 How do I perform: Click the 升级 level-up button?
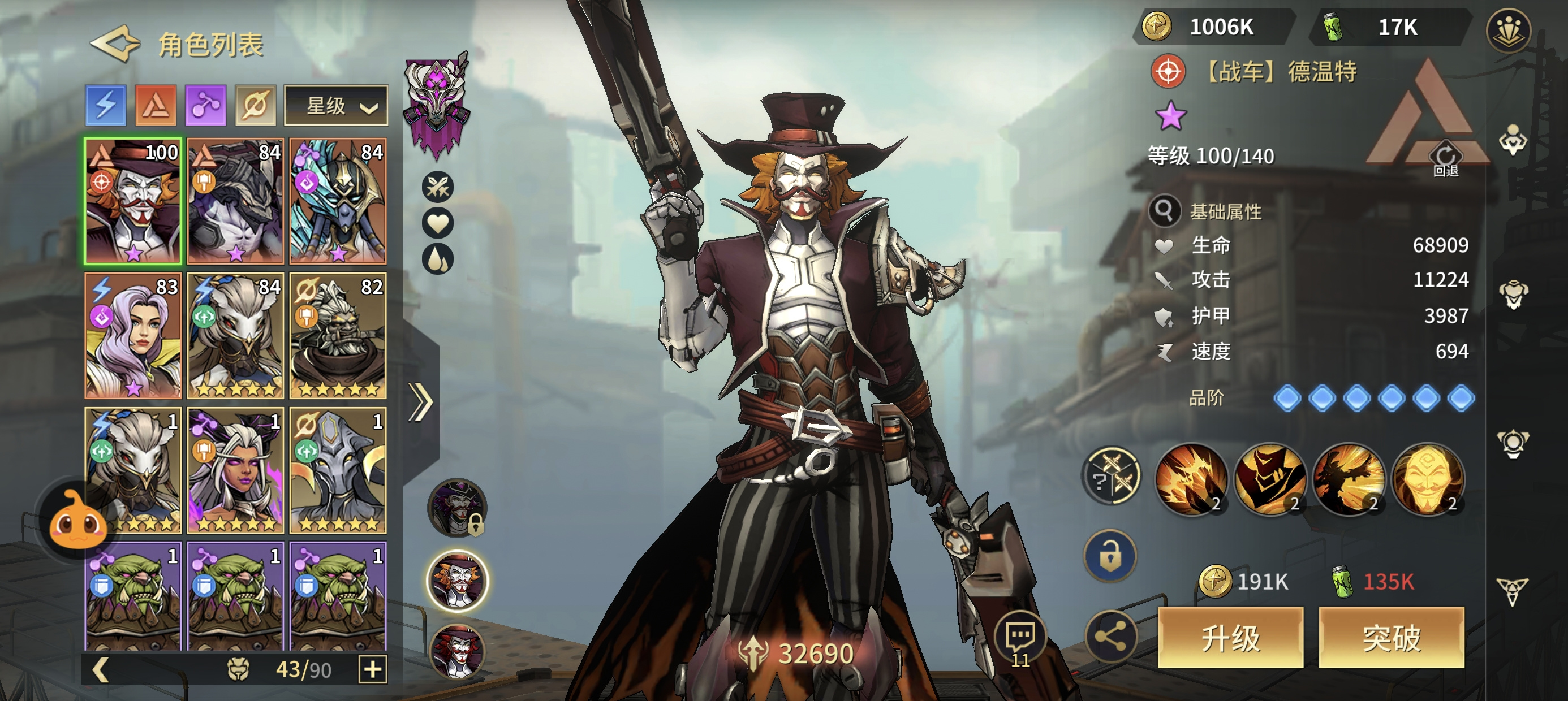point(1230,637)
